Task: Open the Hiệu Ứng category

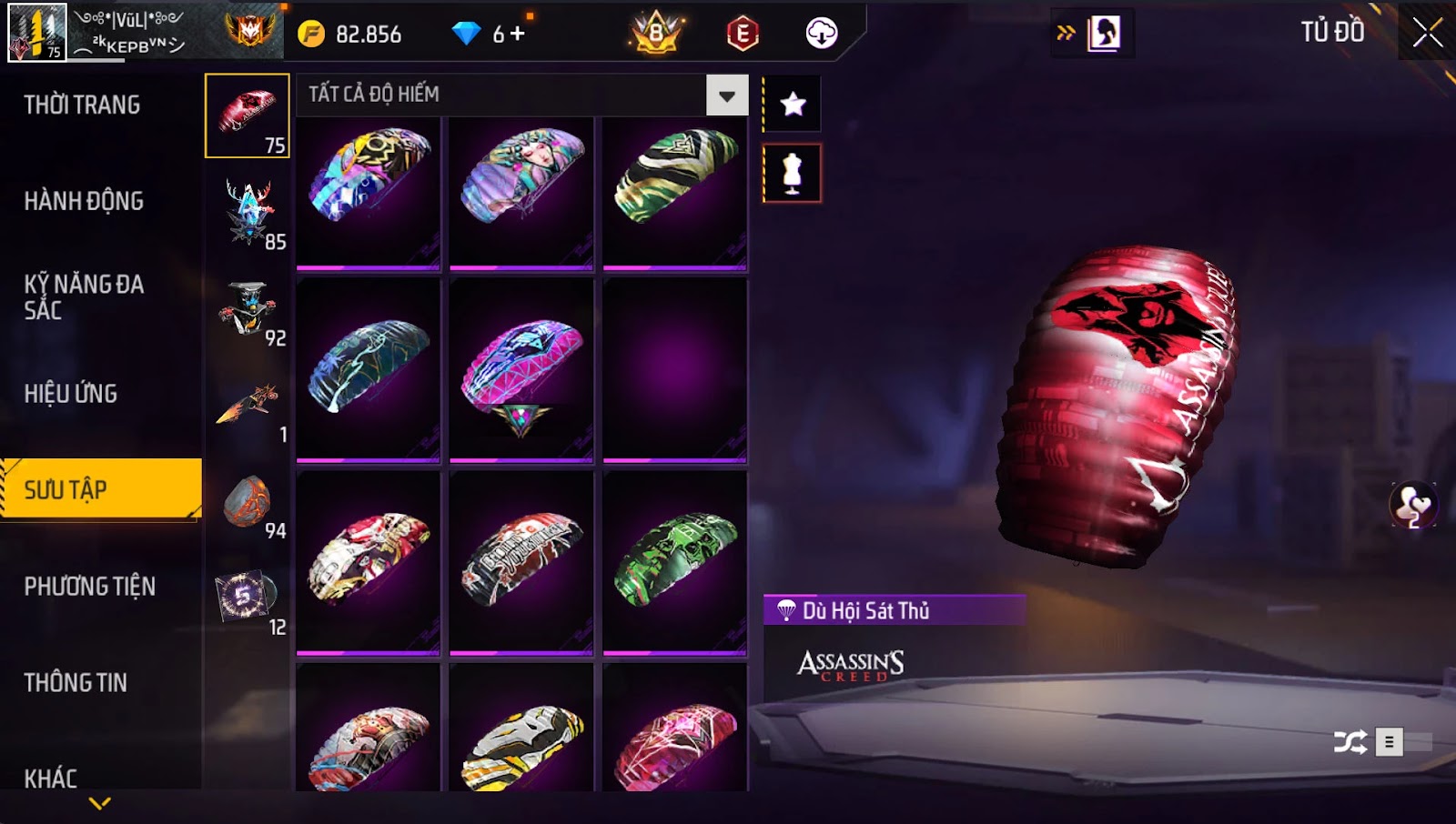Action: (71, 394)
